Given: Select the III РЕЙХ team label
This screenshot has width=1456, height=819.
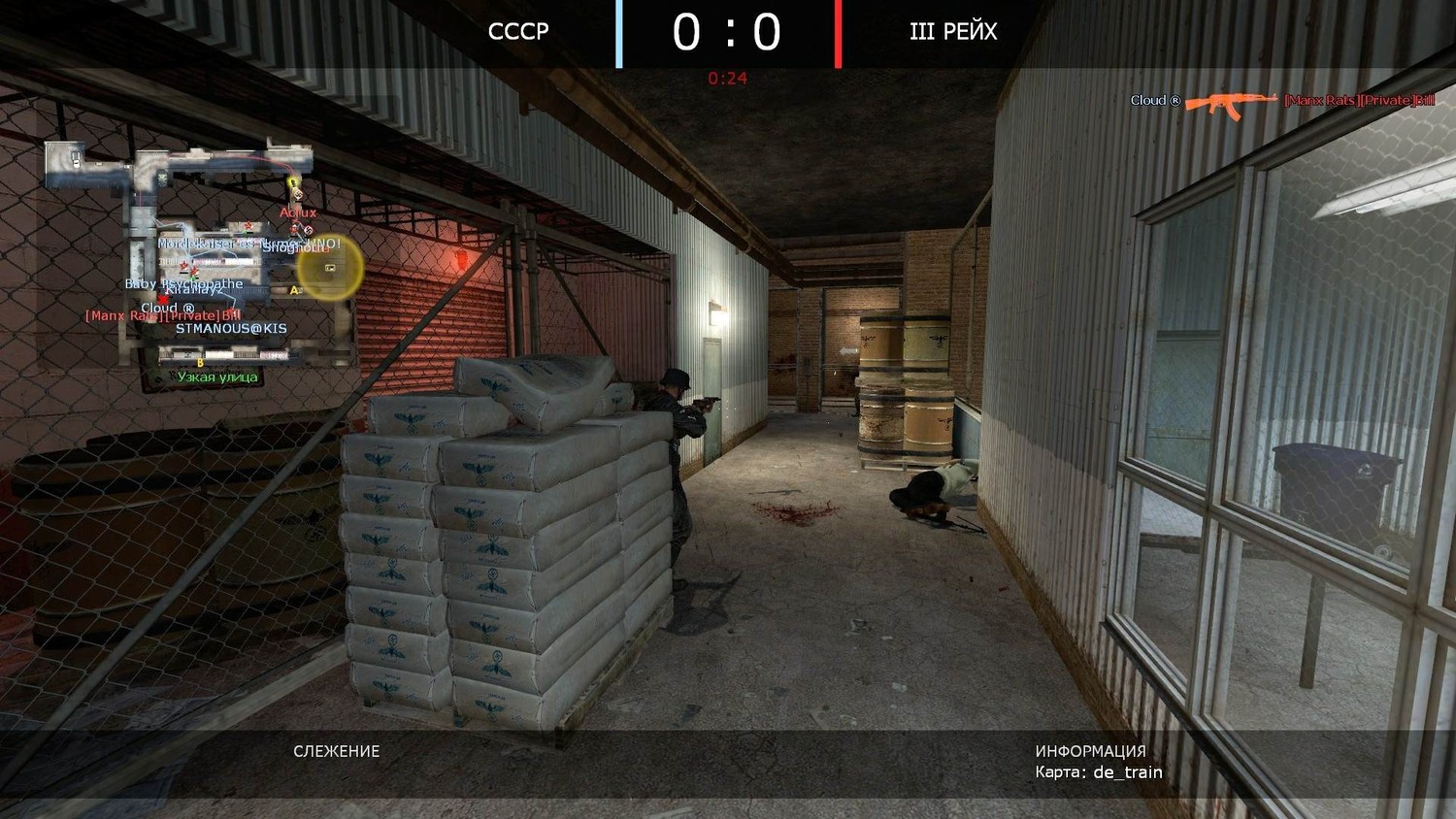Looking at the screenshot, I should tap(953, 32).
